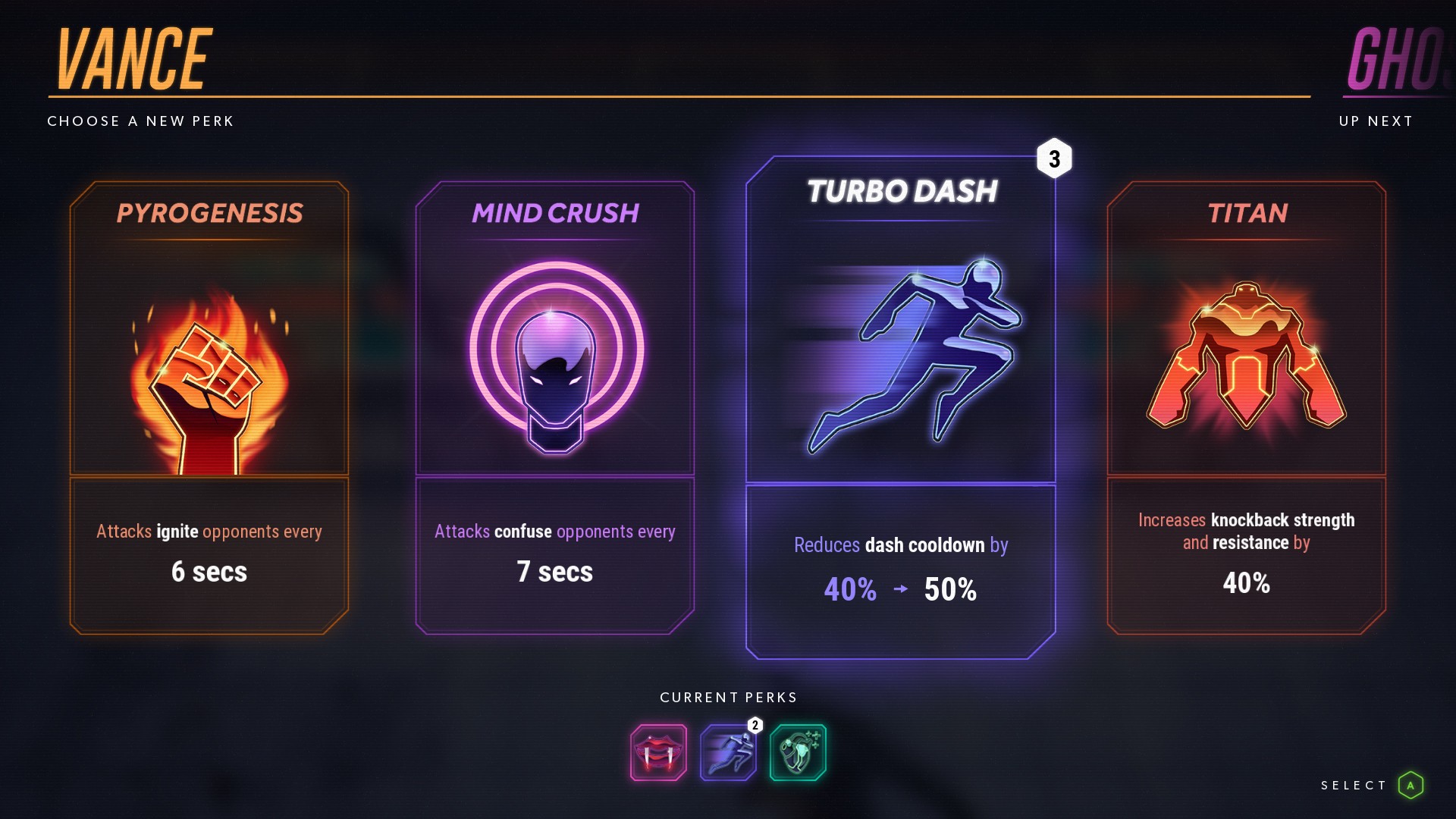Click the CHOOSE A NEW PERK label
Image resolution: width=1456 pixels, height=819 pixels.
(140, 121)
